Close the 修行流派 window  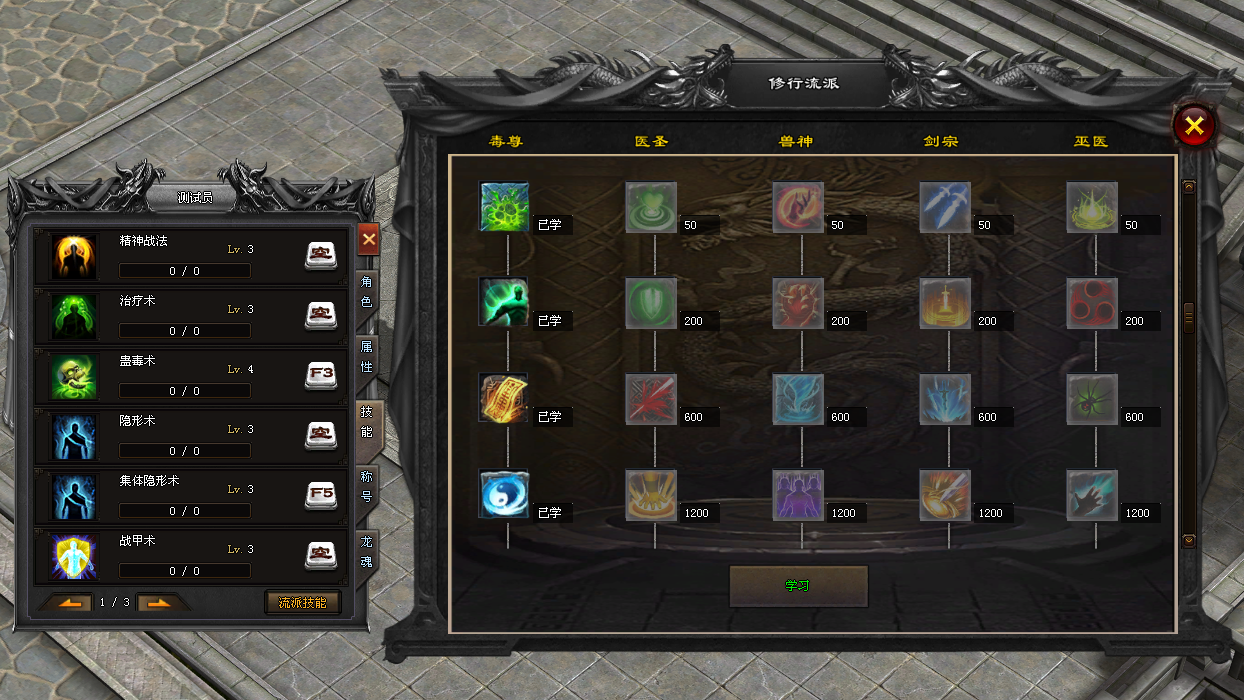pyautogui.click(x=1193, y=126)
